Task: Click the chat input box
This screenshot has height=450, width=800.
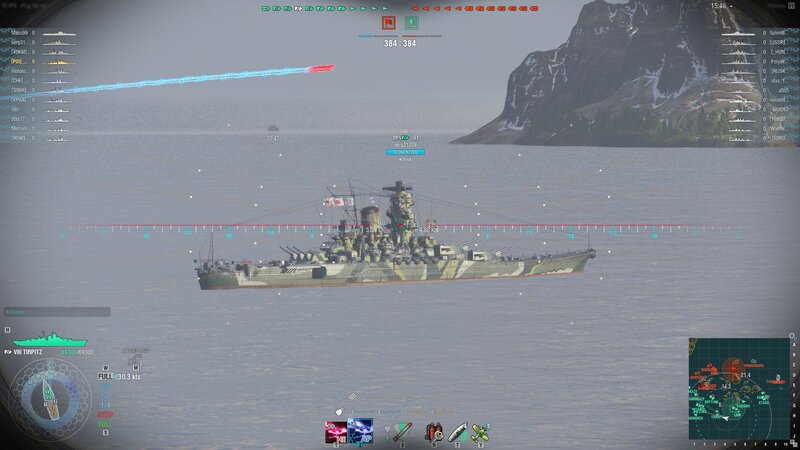Action: tap(56, 312)
